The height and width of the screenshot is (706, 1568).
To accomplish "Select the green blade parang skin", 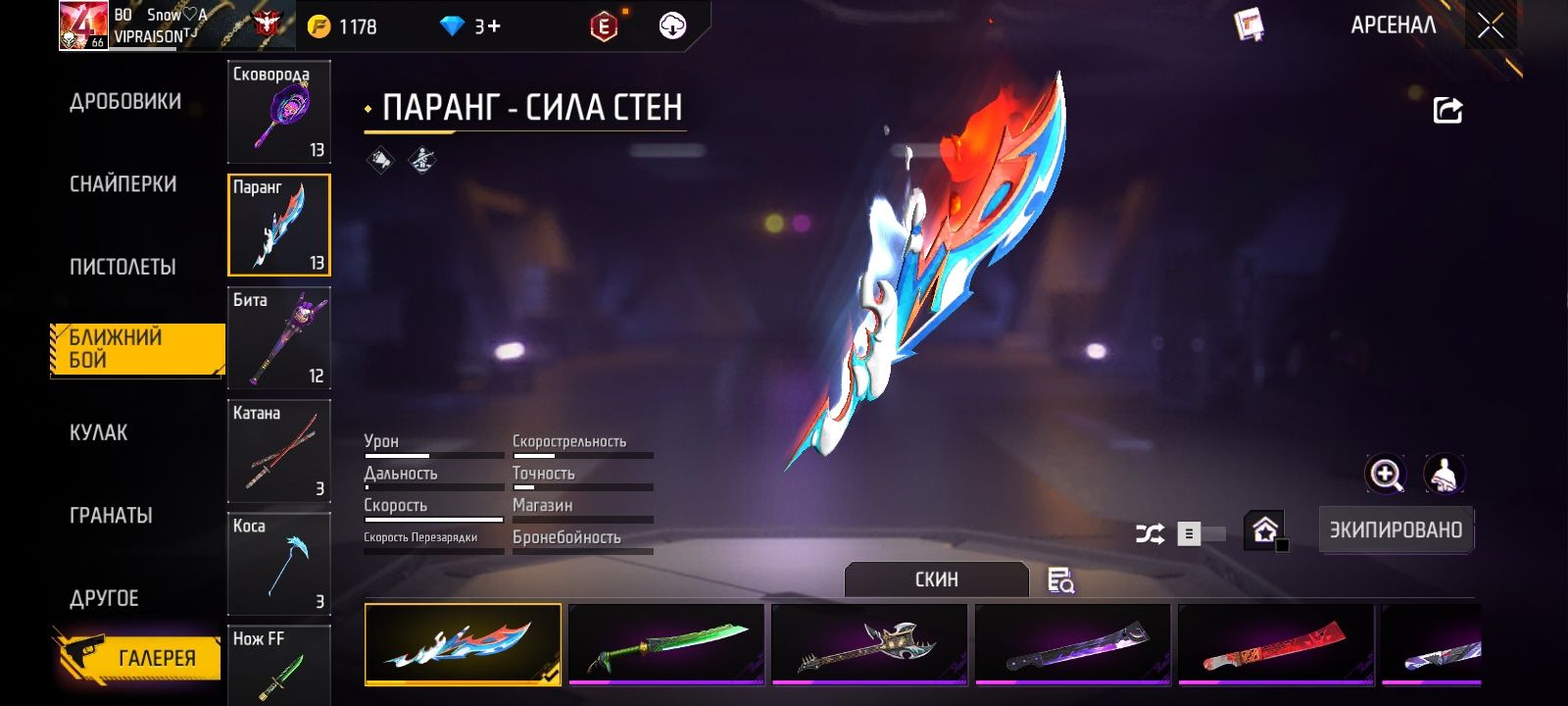I will point(666,644).
